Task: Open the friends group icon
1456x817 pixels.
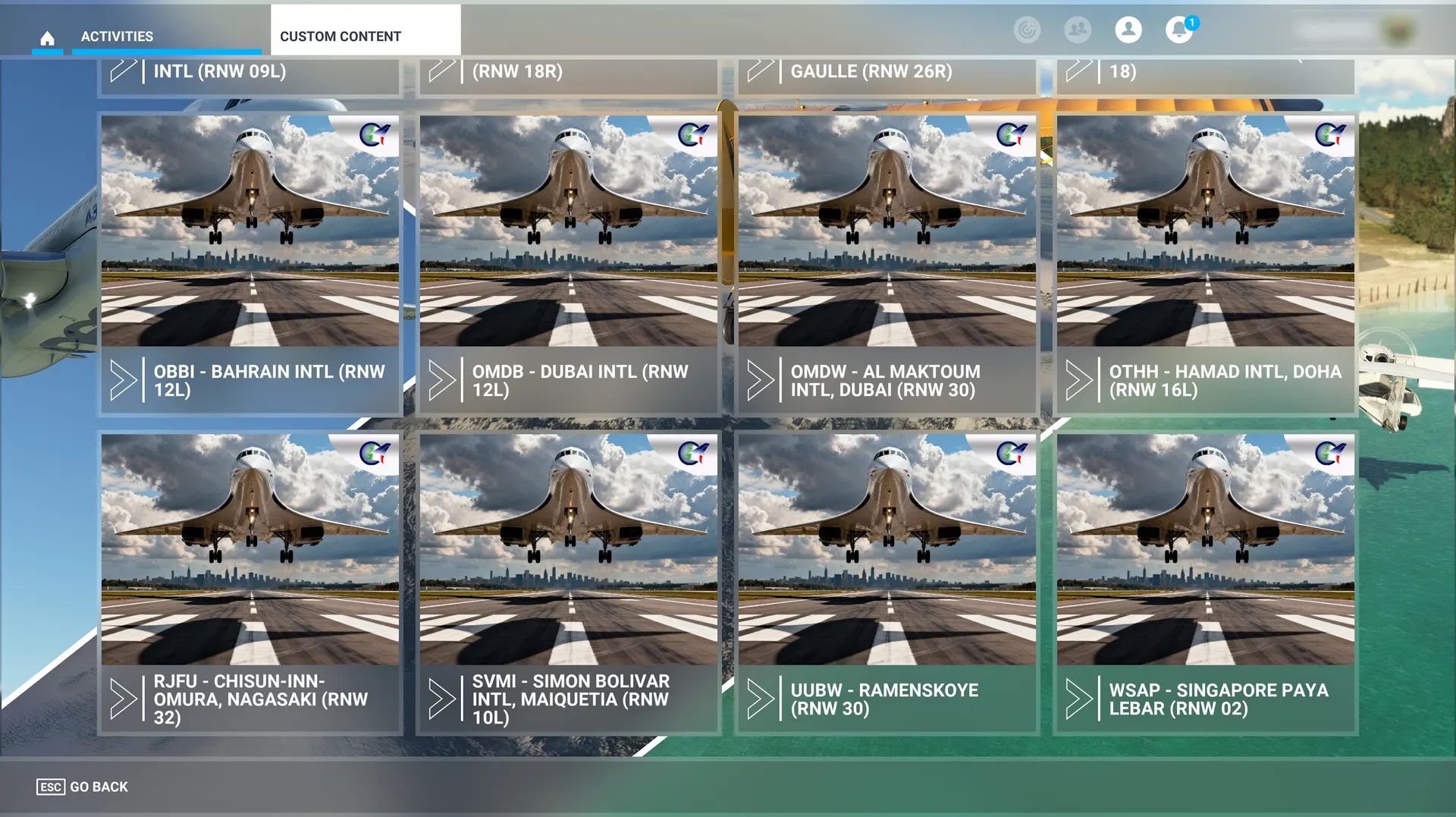Action: click(x=1078, y=30)
